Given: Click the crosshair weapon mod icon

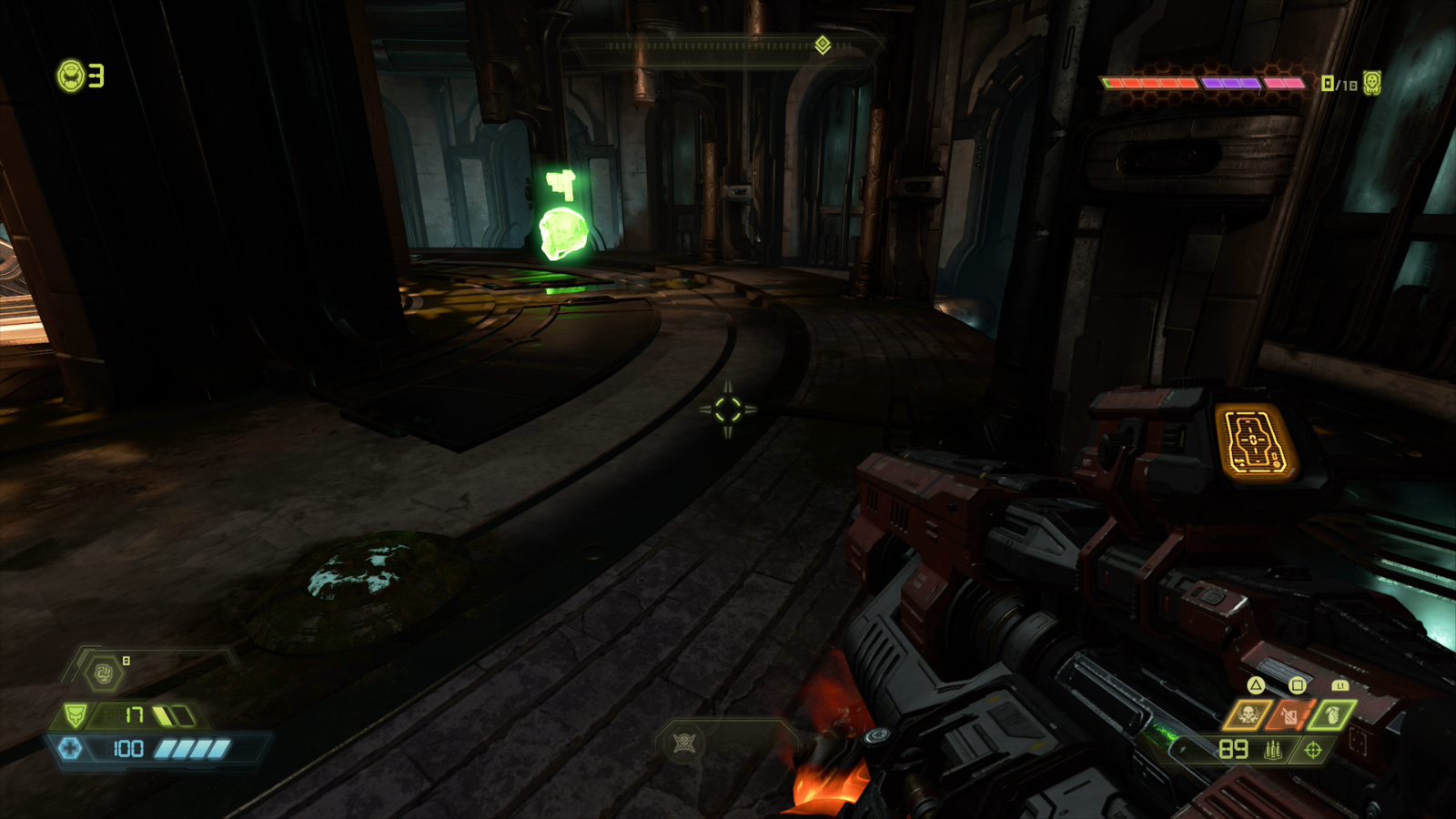Looking at the screenshot, I should point(1312,750).
